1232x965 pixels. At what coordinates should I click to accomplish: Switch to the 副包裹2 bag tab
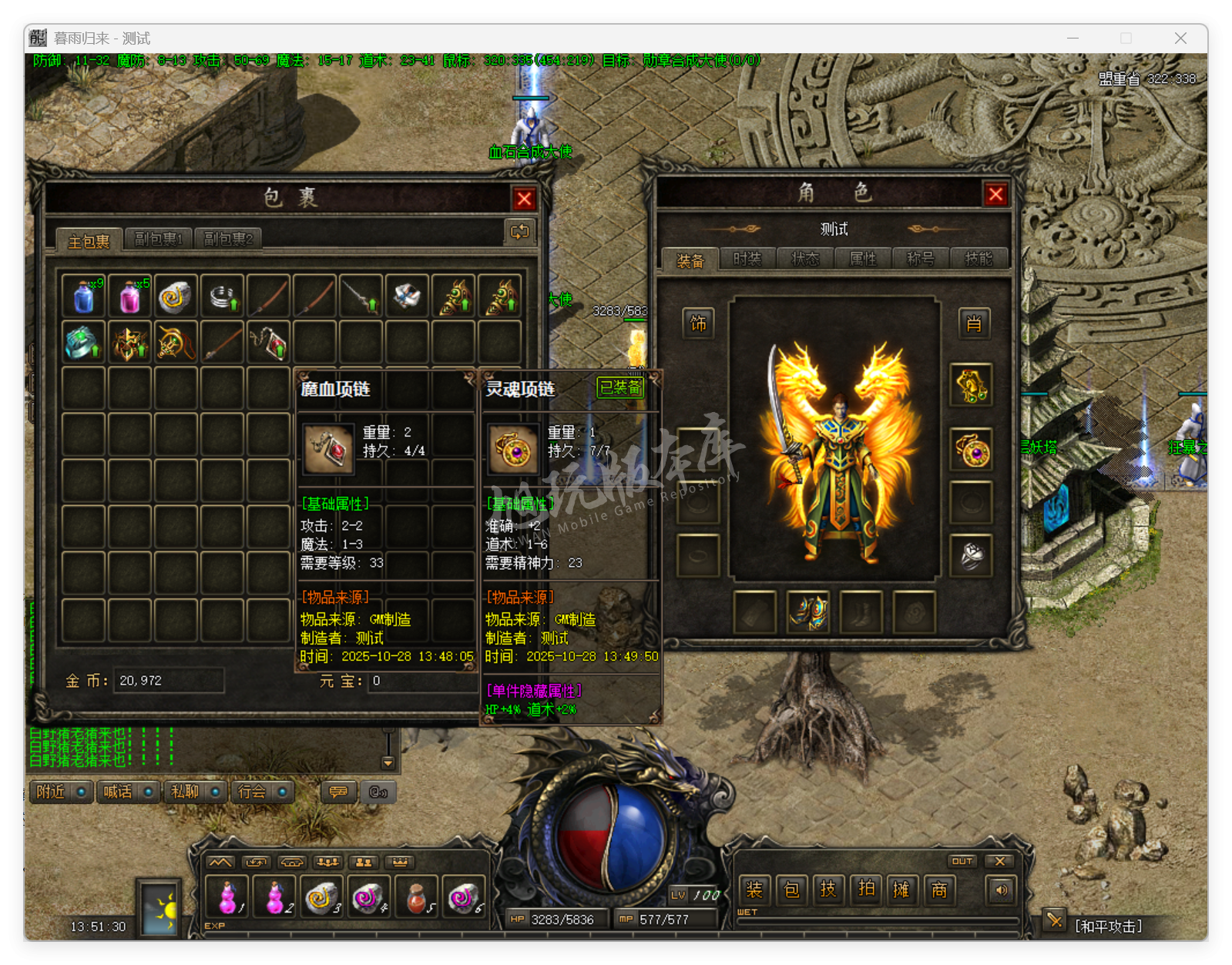click(228, 240)
